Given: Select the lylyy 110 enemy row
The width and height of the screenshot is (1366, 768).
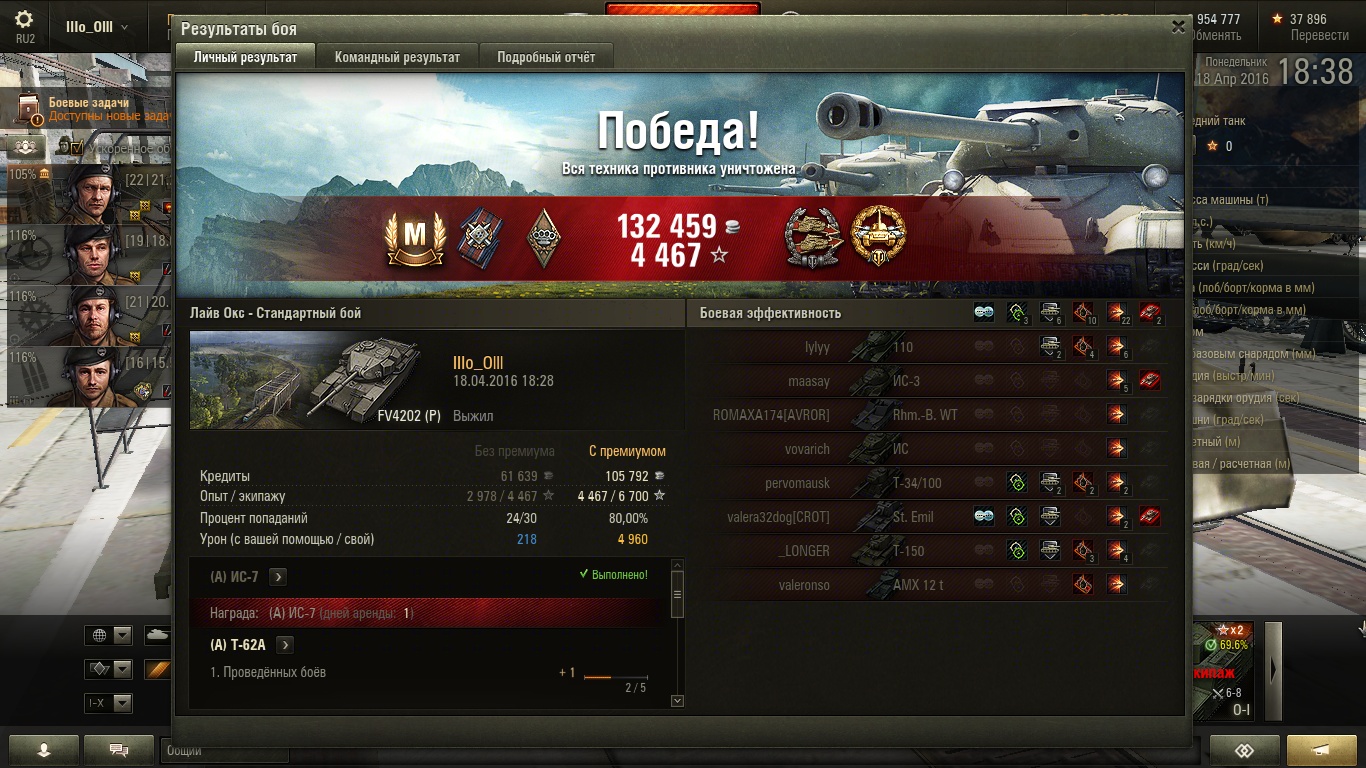Looking at the screenshot, I should [x=932, y=347].
